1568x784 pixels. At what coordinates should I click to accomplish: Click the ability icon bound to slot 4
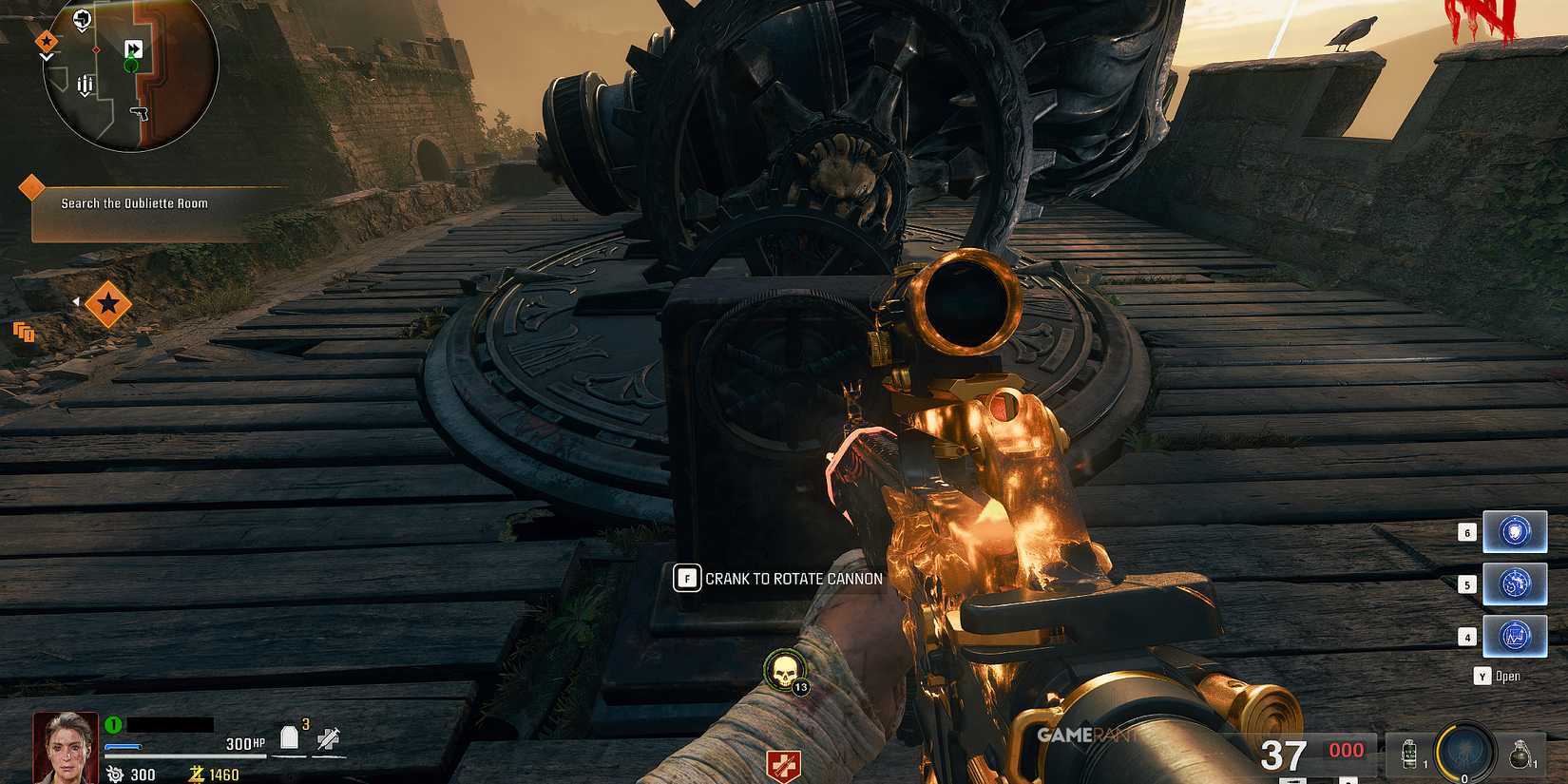click(x=1515, y=637)
